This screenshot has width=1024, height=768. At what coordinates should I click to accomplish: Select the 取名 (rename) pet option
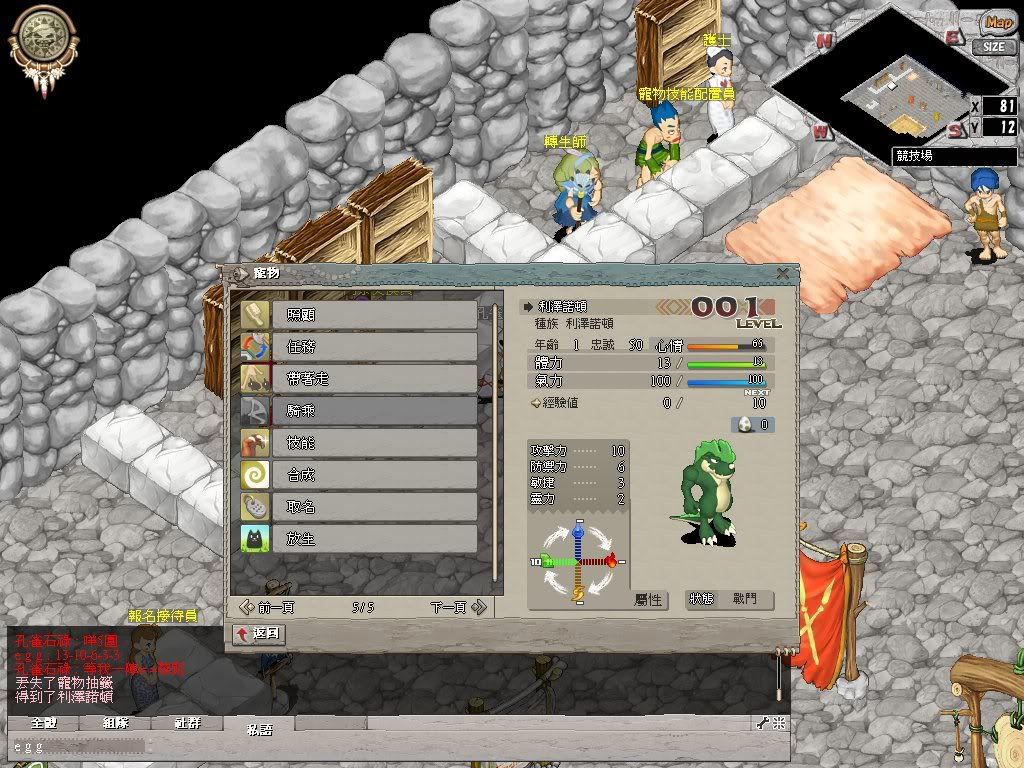point(358,507)
